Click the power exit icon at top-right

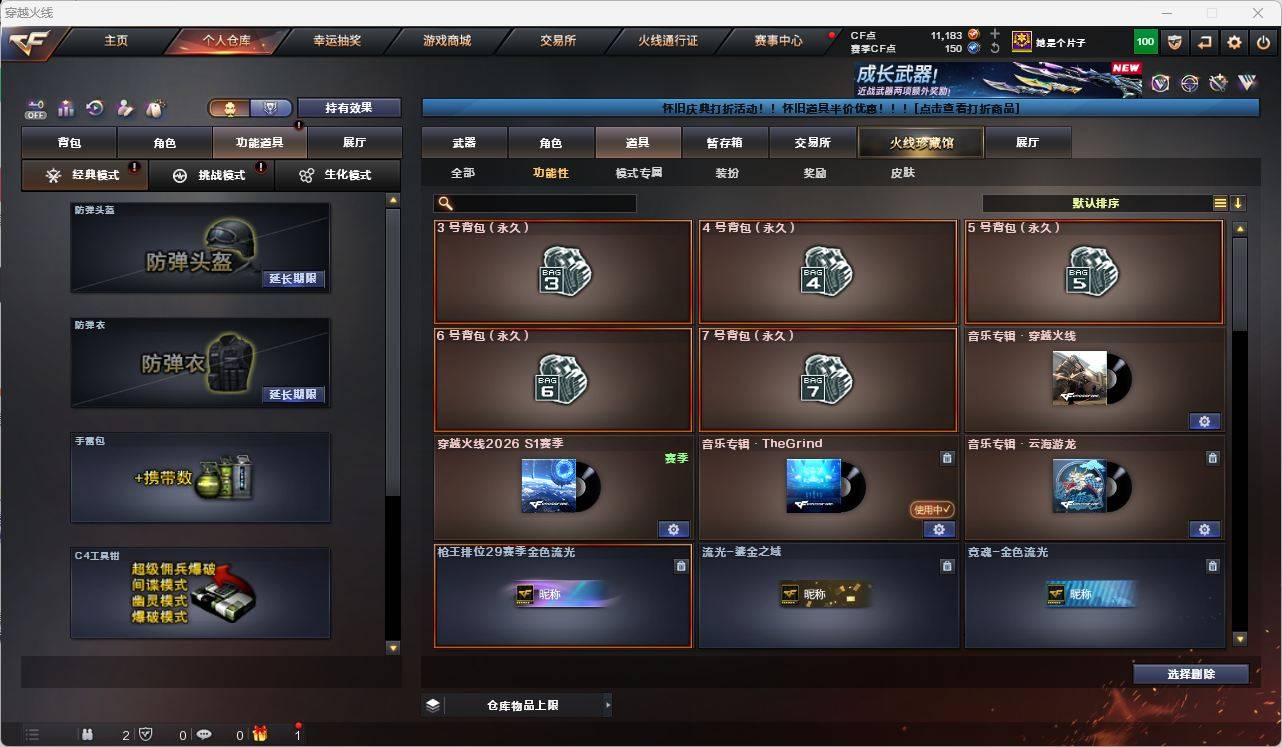coord(1263,42)
